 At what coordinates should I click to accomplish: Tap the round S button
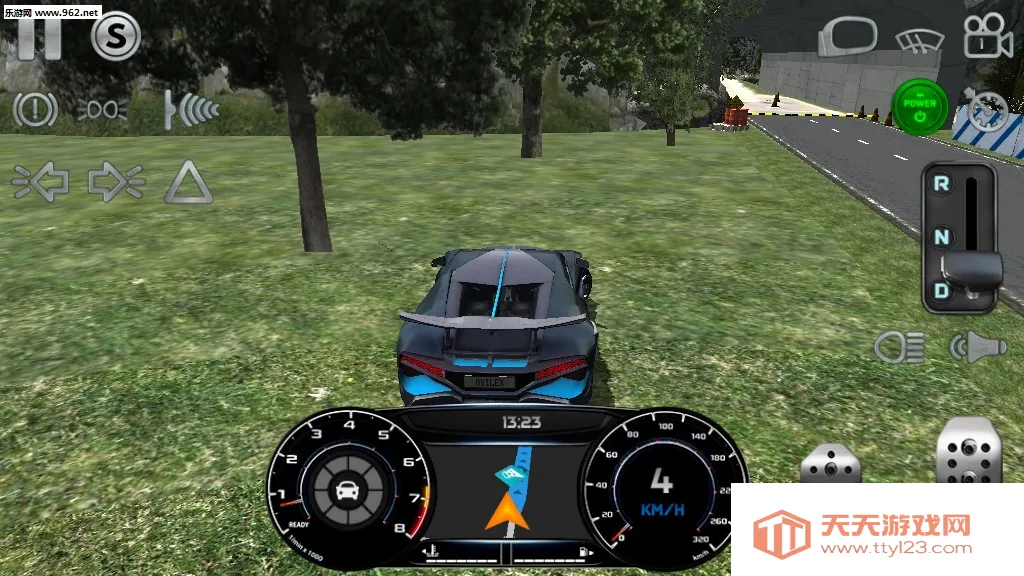(x=116, y=38)
